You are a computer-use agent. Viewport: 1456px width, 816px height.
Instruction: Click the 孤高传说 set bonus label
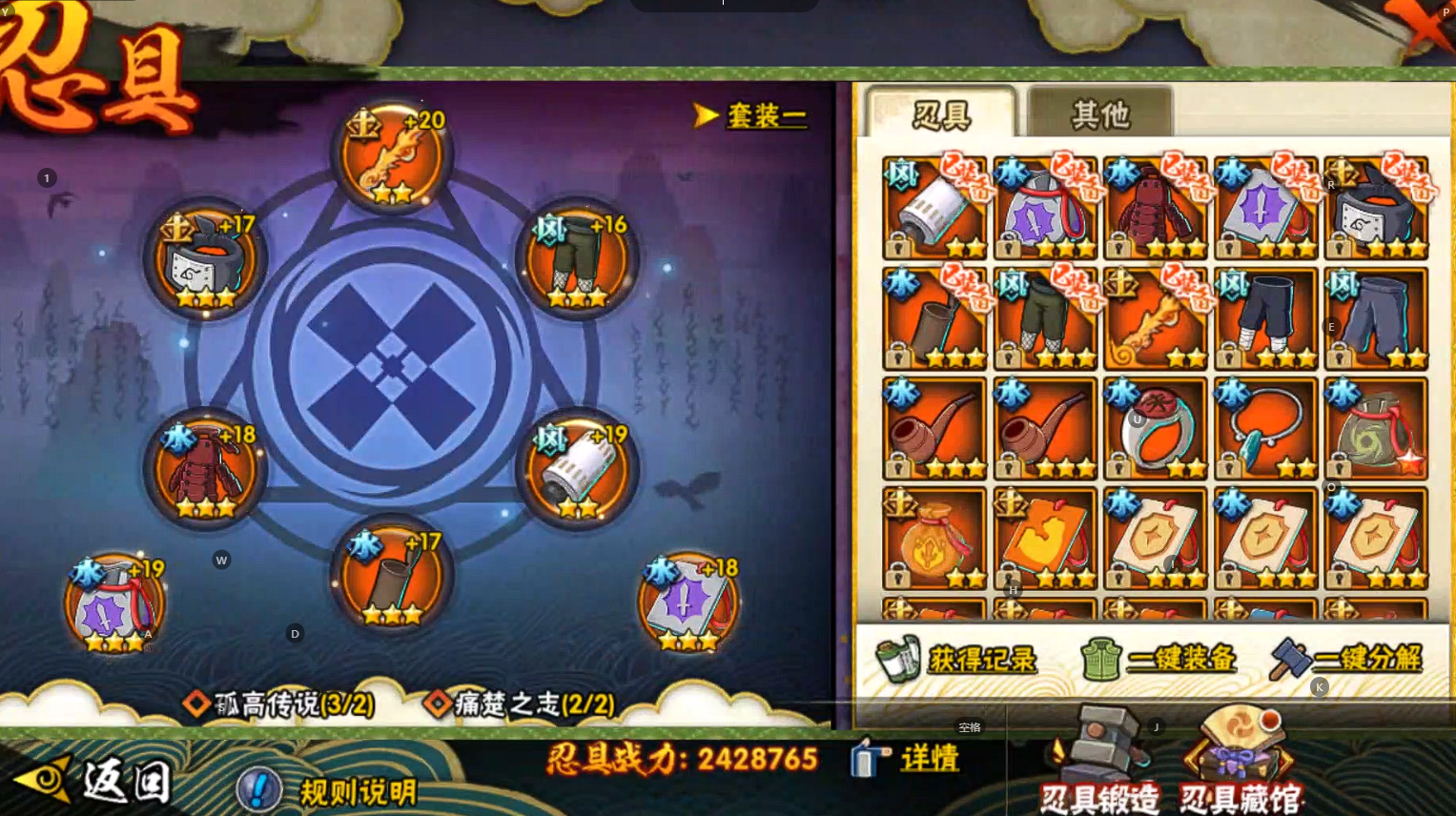click(281, 704)
